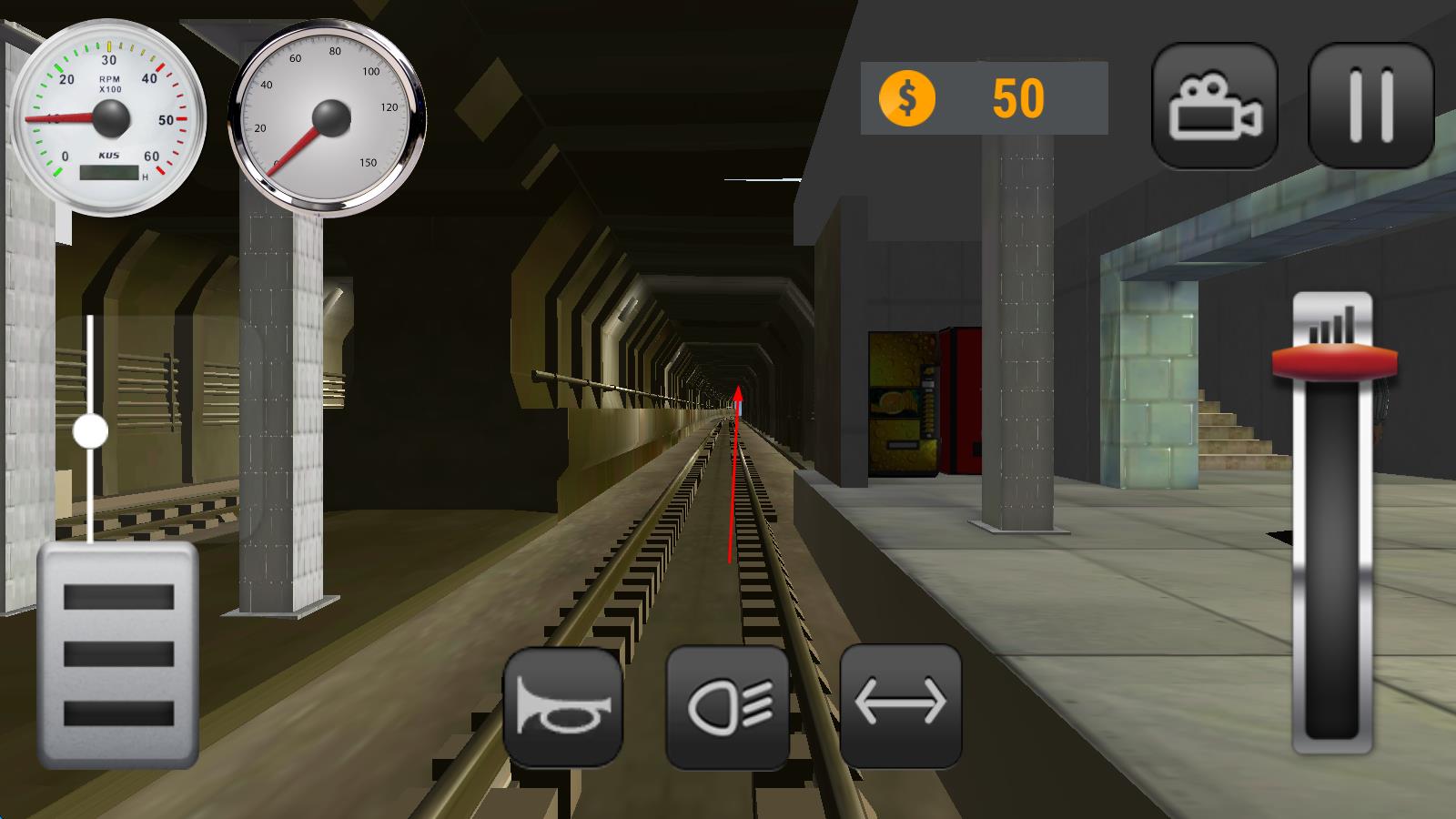Tap the grey brake pedal
The height and width of the screenshot is (819, 1456).
point(118,653)
